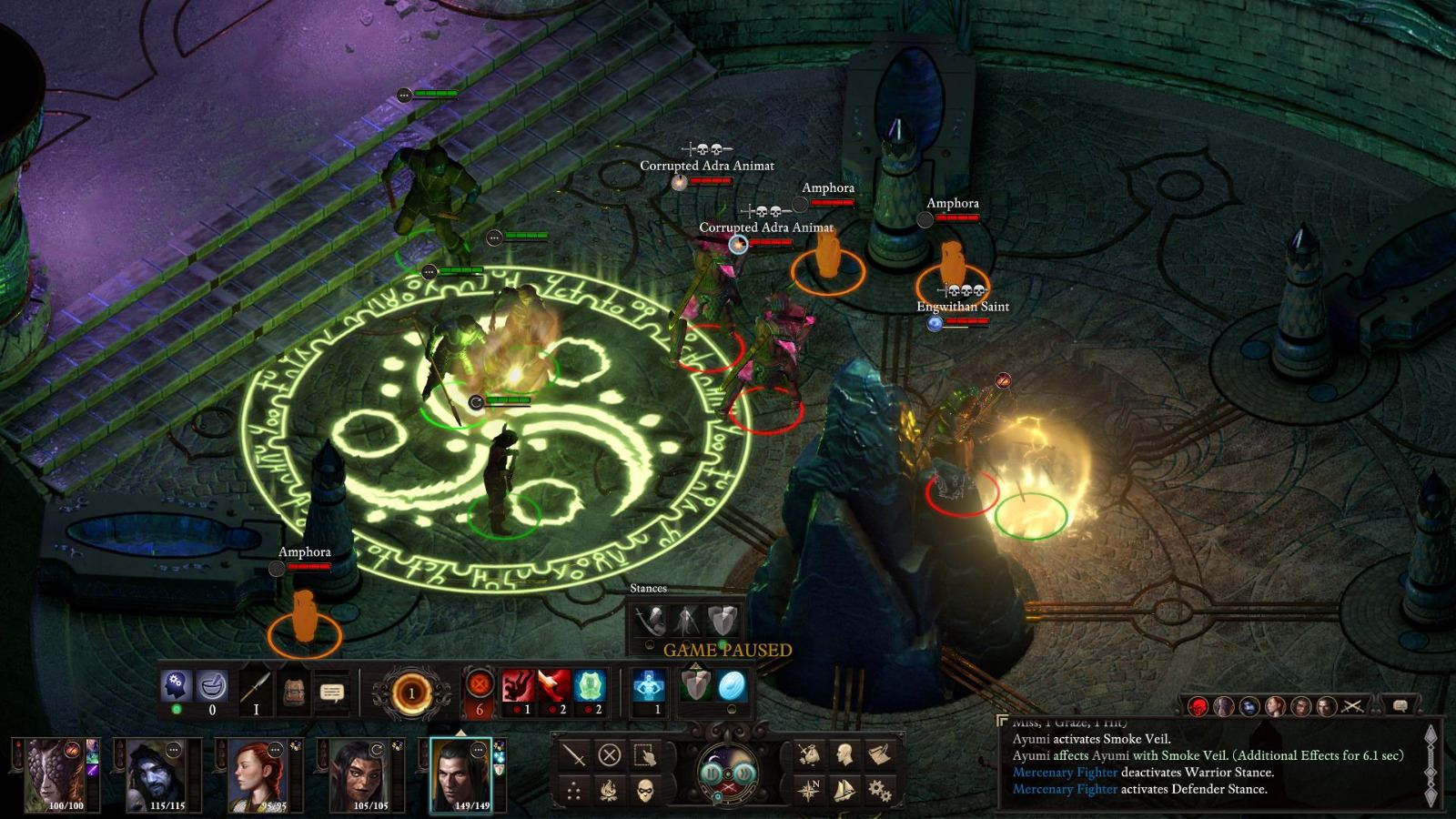Collapse the combat log corner marker
The height and width of the screenshot is (819, 1456).
1002,720
